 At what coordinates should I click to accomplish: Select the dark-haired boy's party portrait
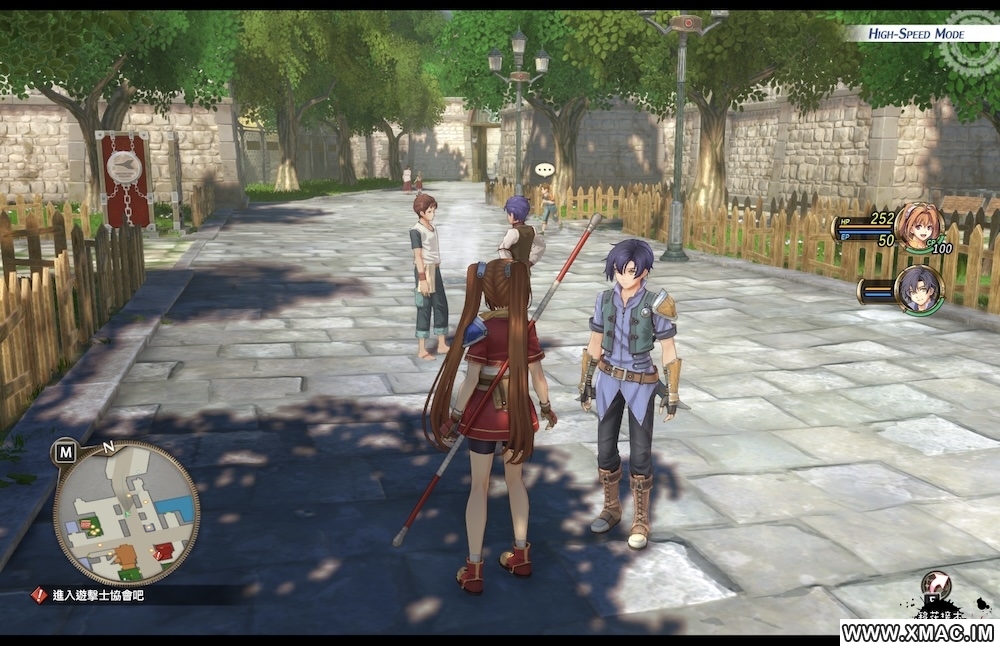pos(917,289)
